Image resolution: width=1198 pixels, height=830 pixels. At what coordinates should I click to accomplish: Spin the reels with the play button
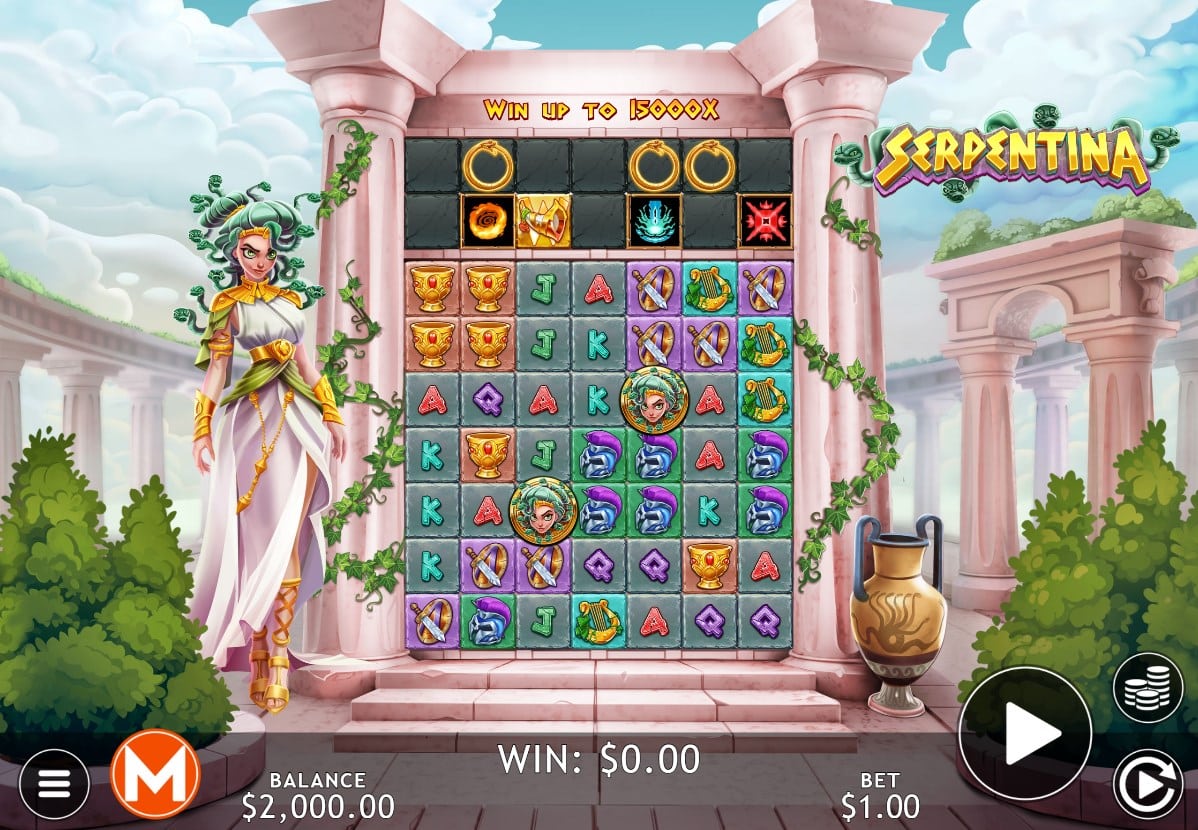tap(1025, 733)
